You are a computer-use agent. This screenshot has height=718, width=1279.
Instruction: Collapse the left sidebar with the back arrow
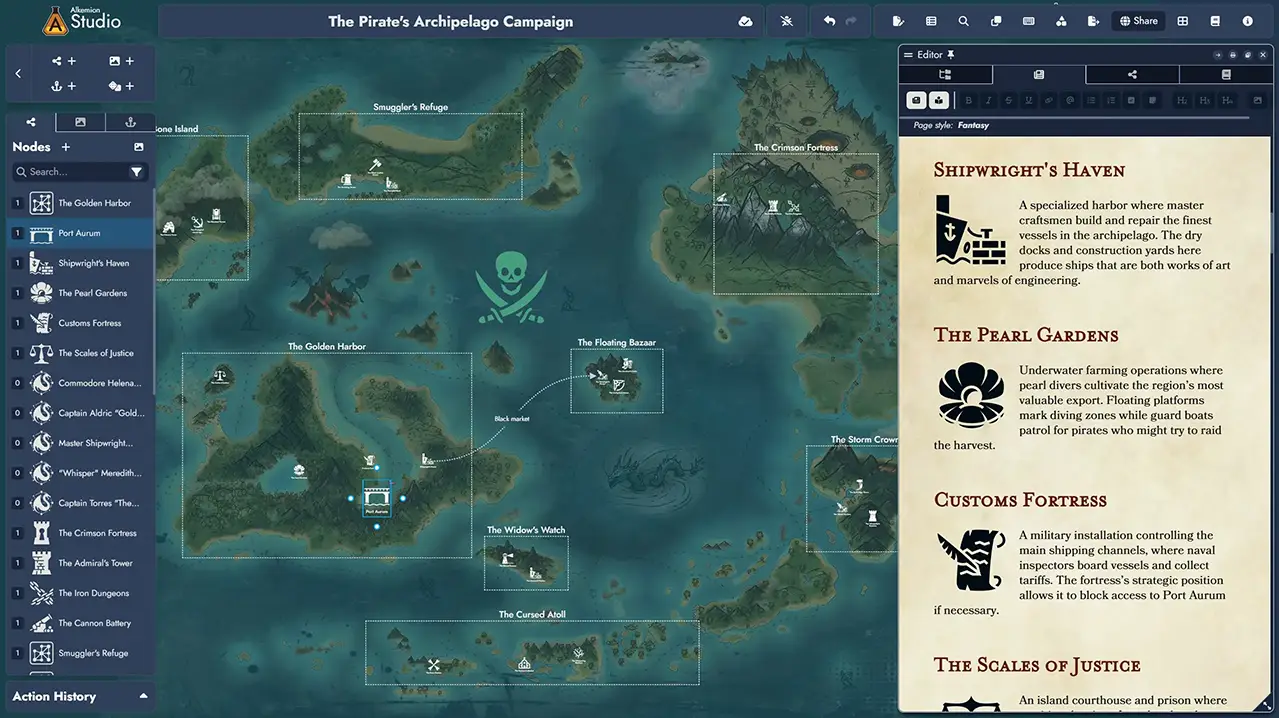tap(18, 74)
